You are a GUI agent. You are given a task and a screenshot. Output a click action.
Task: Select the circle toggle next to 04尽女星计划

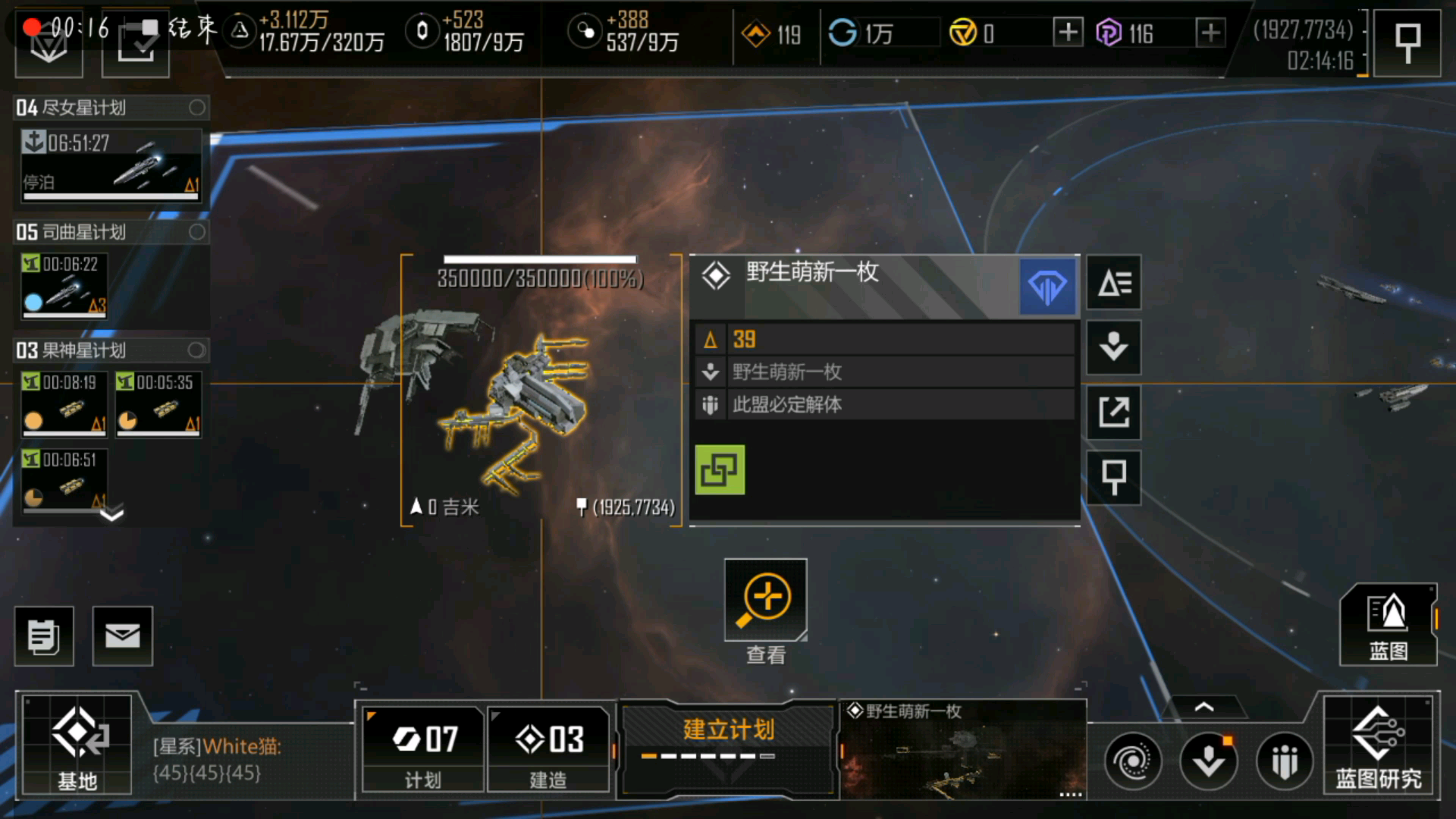pos(196,108)
